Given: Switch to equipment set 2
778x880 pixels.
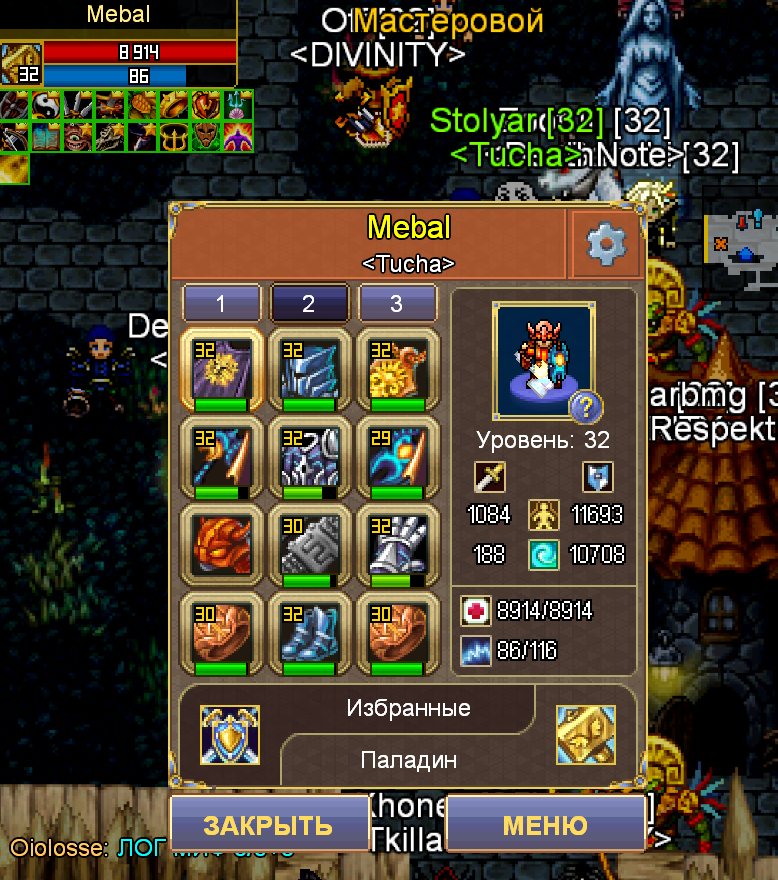Looking at the screenshot, I should (309, 304).
